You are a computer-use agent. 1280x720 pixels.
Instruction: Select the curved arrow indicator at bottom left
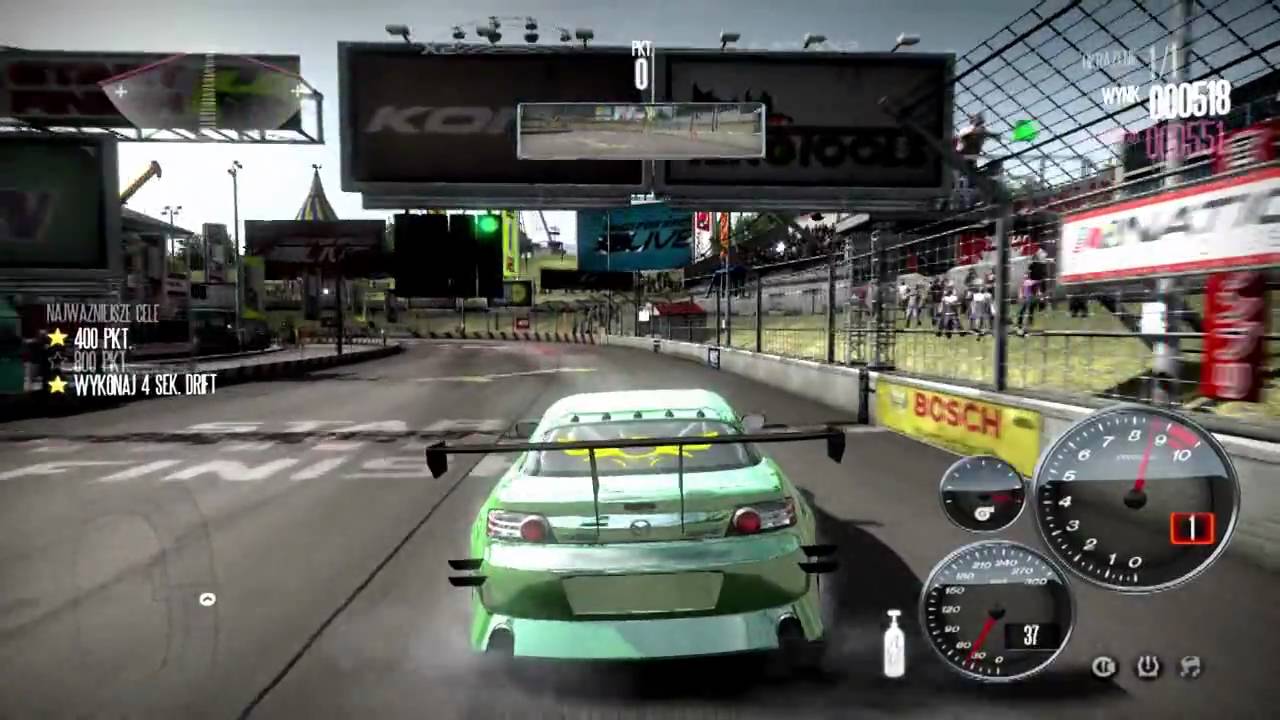208,601
